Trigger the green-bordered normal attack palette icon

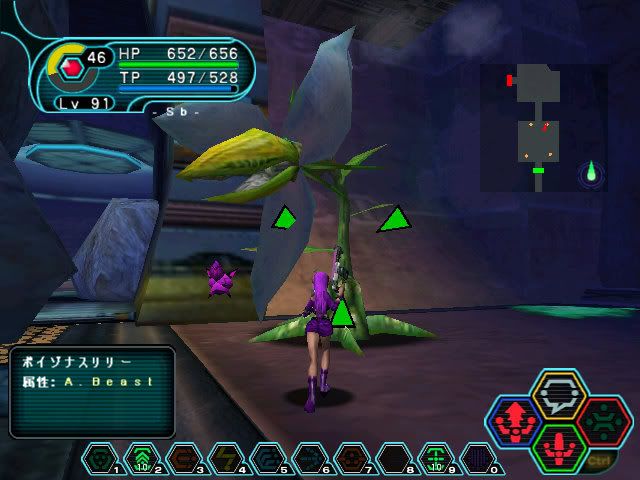(x=559, y=448)
